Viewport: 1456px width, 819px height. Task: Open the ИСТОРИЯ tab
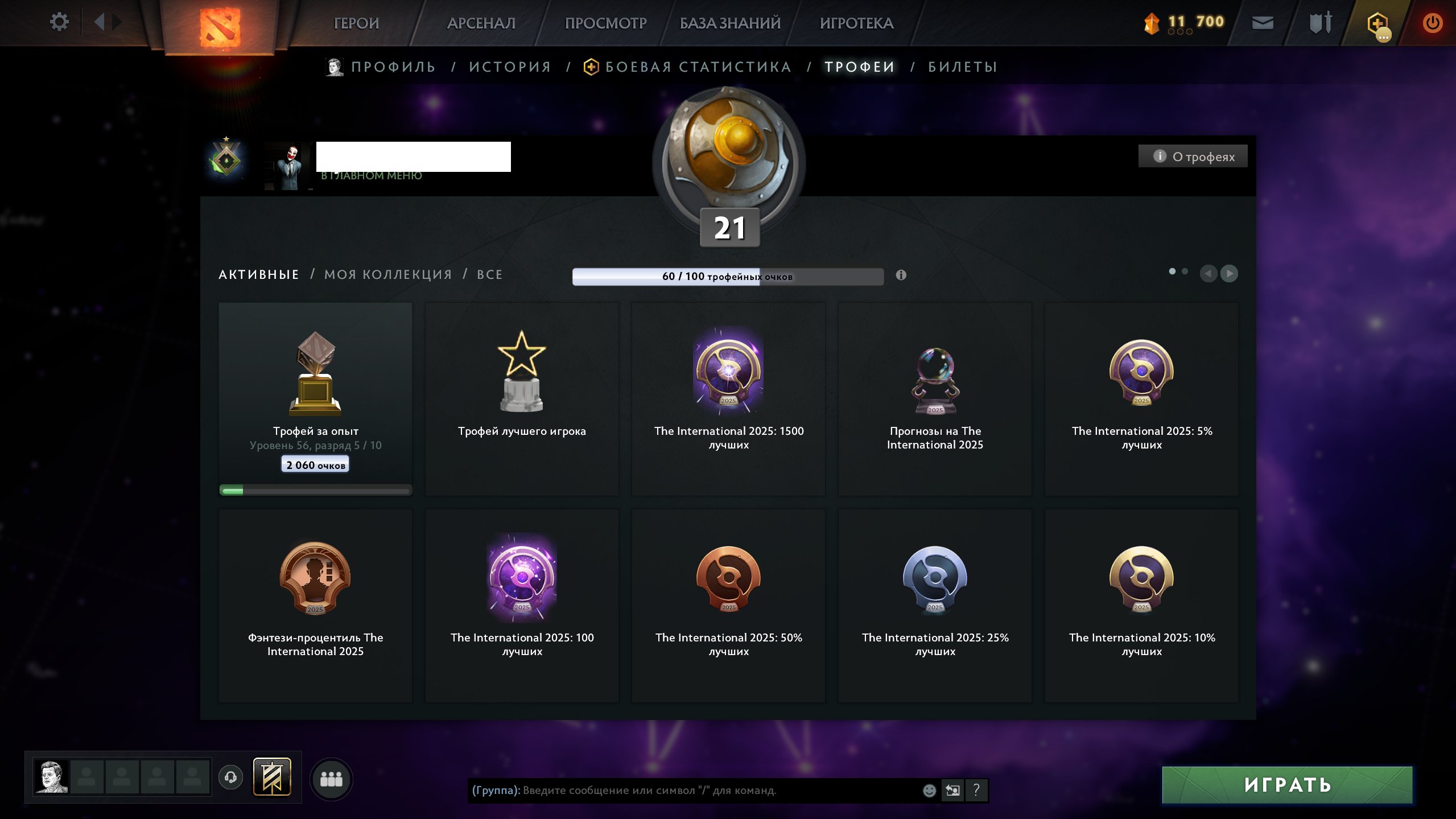[510, 67]
